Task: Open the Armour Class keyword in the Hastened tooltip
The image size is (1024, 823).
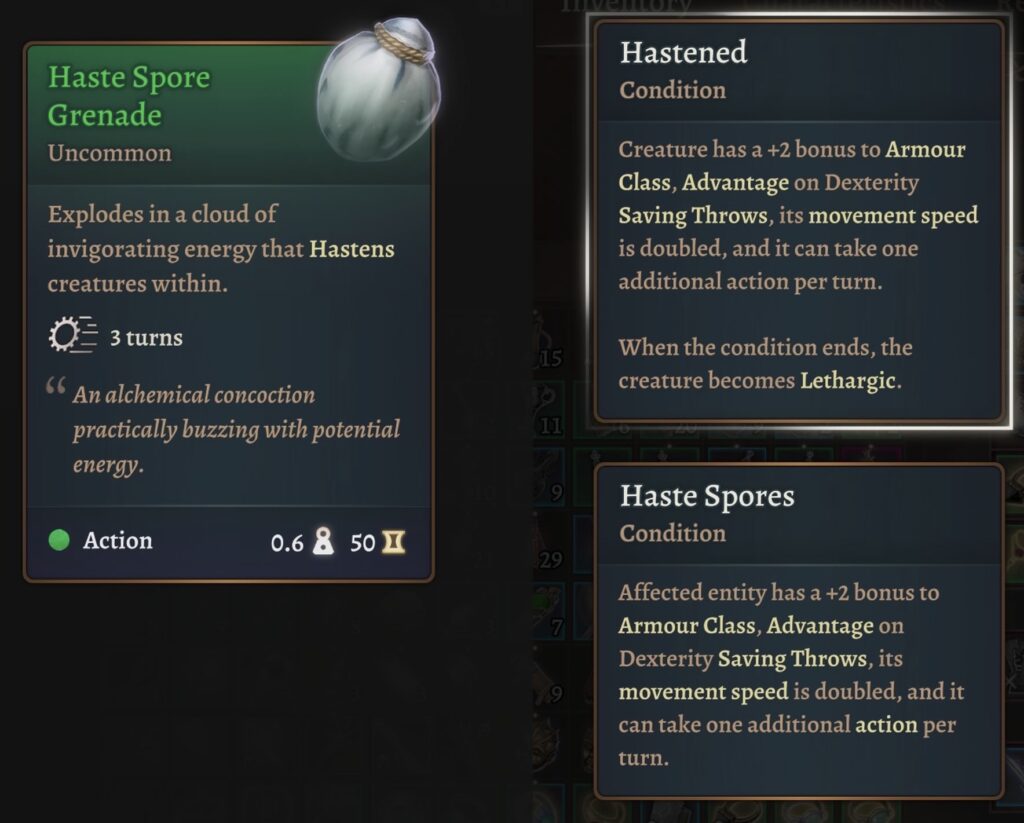Action: pos(925,150)
